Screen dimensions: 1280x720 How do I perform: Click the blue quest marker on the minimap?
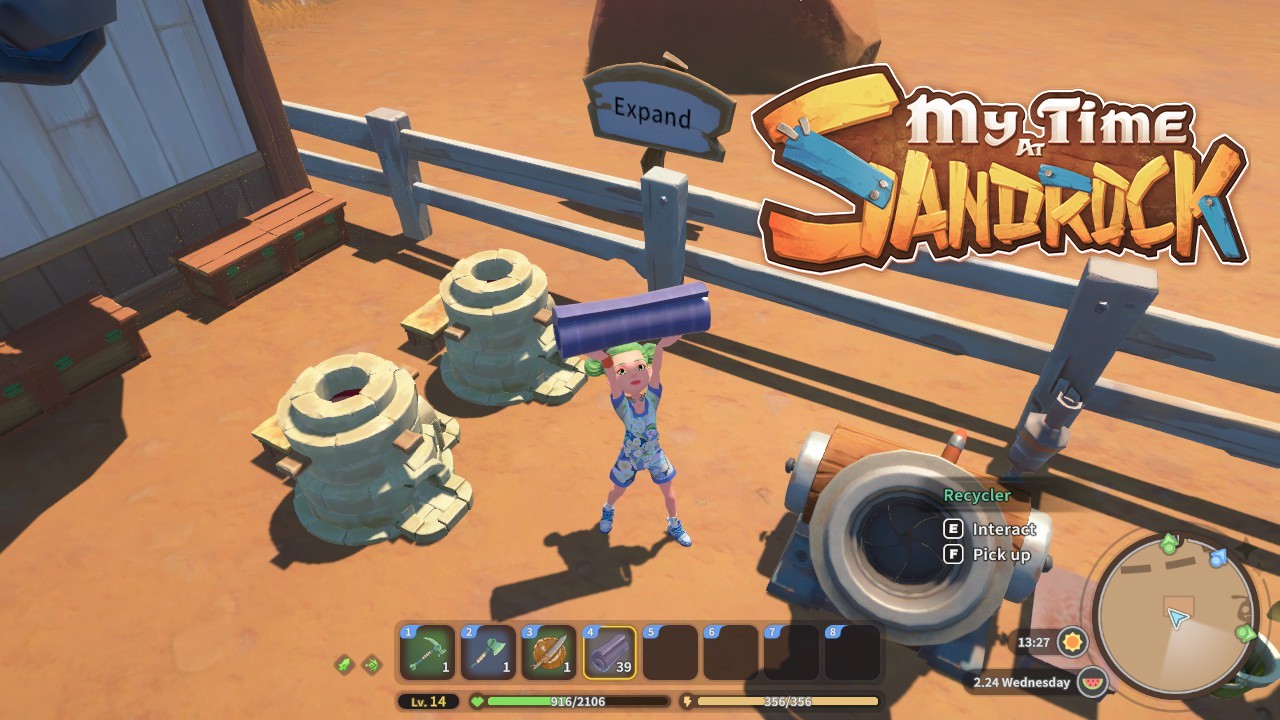tap(1218, 558)
